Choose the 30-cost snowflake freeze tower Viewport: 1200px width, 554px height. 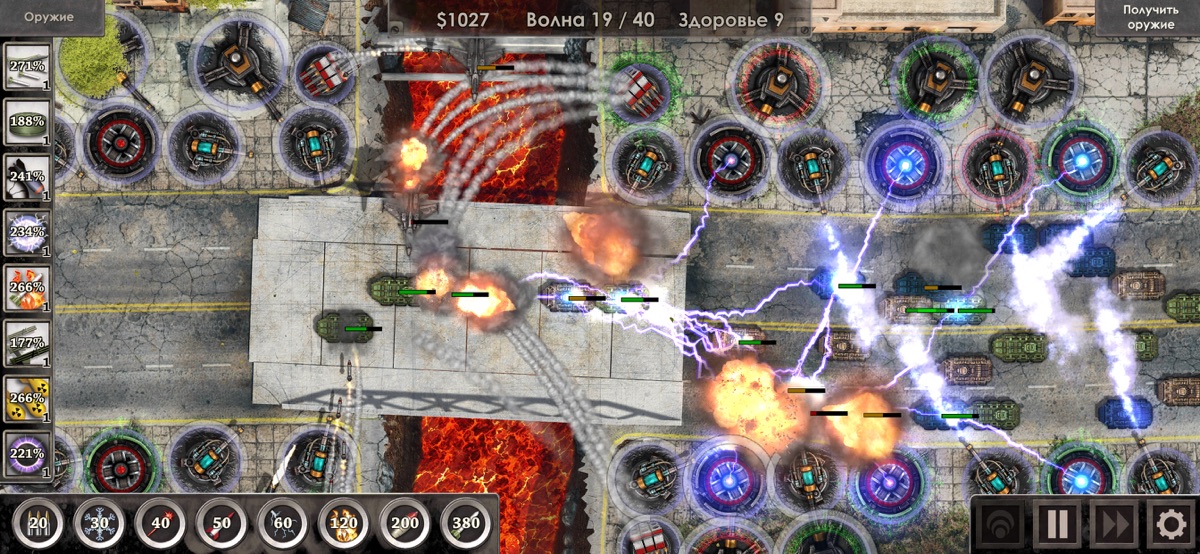101,523
